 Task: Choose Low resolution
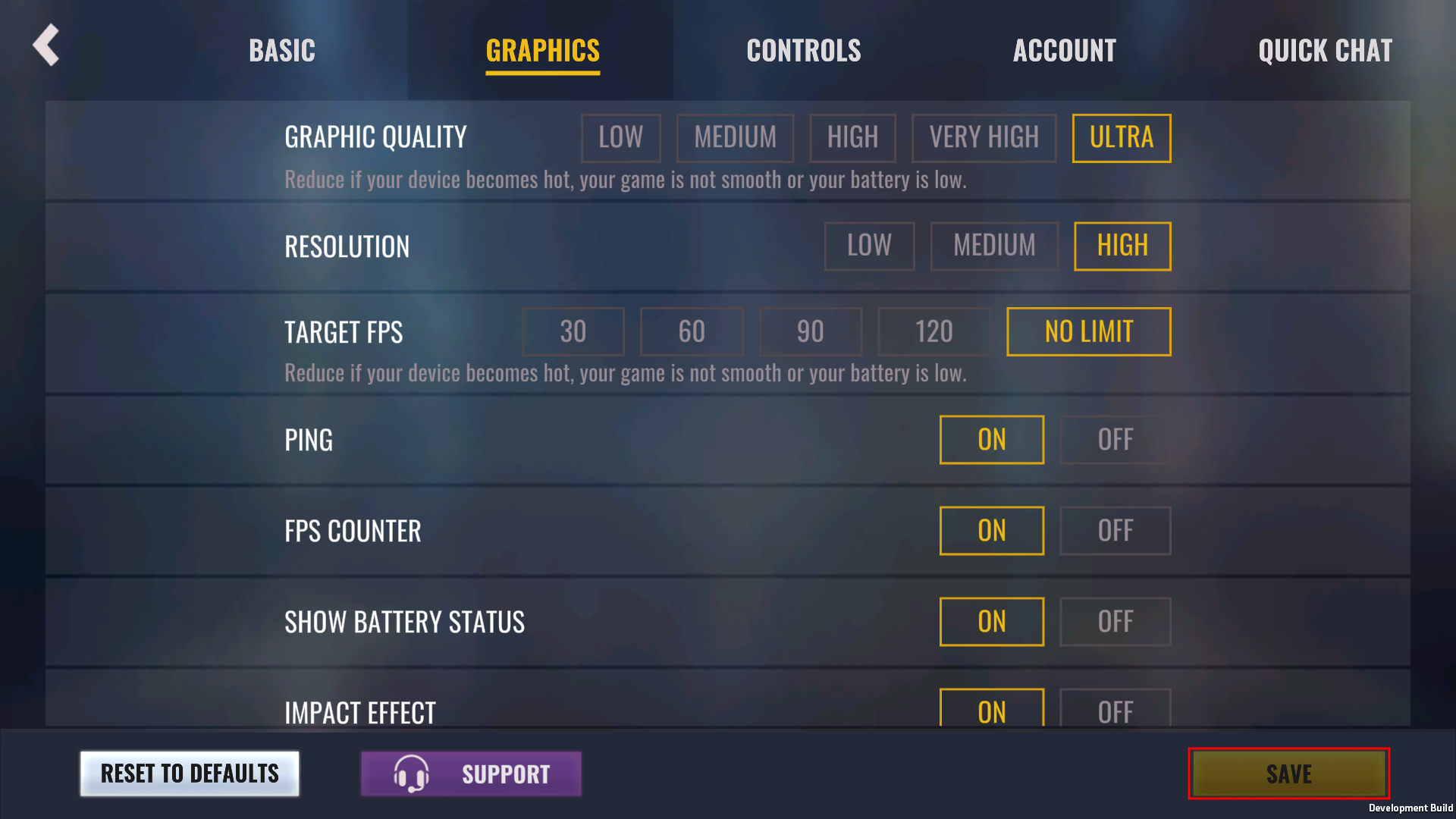pyautogui.click(x=869, y=246)
